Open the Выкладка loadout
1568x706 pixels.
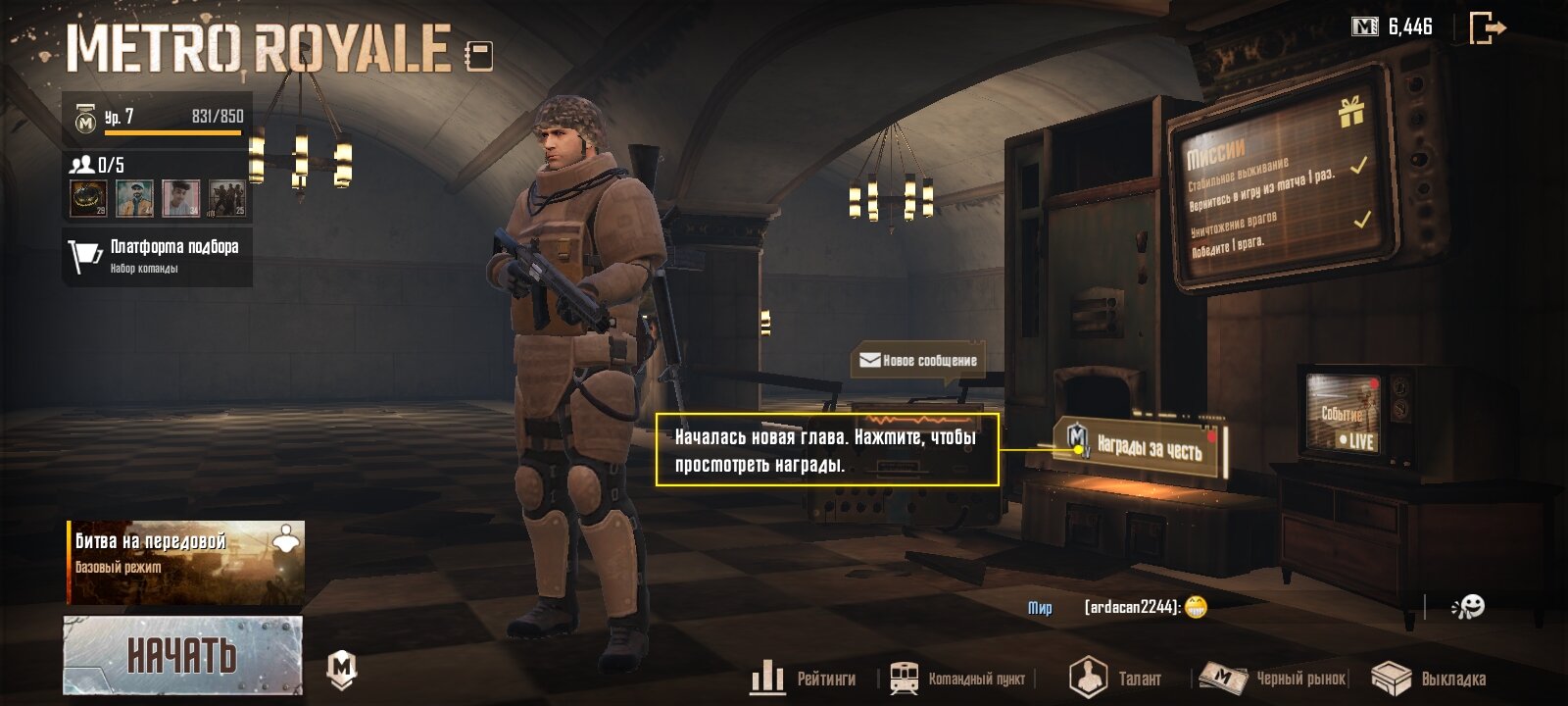tap(1429, 678)
